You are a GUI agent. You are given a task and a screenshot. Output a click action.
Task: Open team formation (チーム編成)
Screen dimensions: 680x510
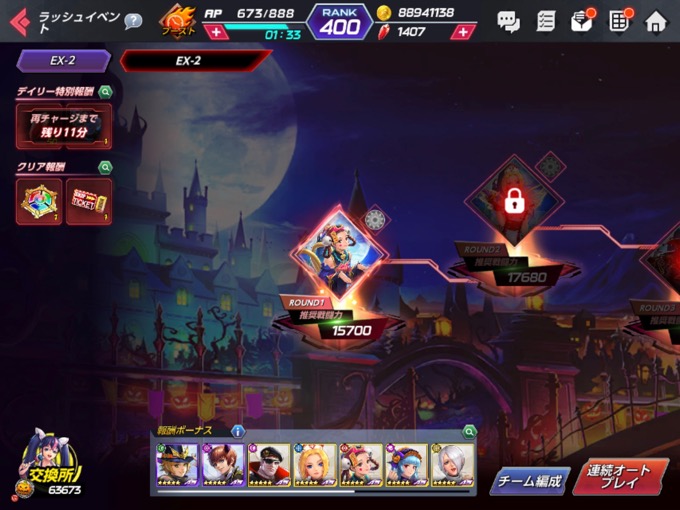pyautogui.click(x=530, y=480)
